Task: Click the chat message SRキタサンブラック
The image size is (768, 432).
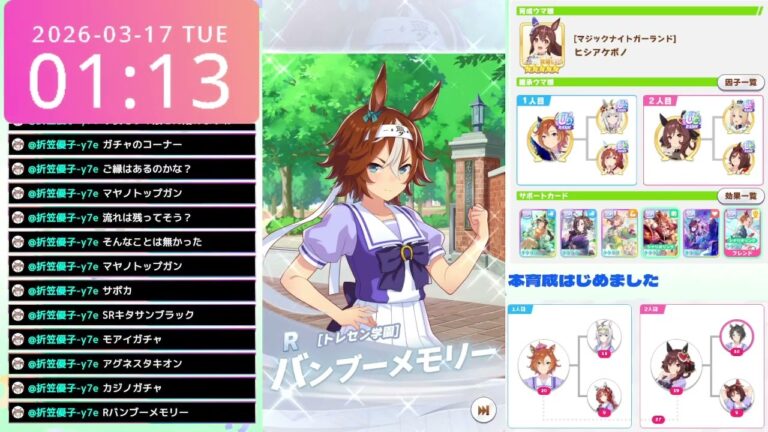Action: click(x=131, y=314)
